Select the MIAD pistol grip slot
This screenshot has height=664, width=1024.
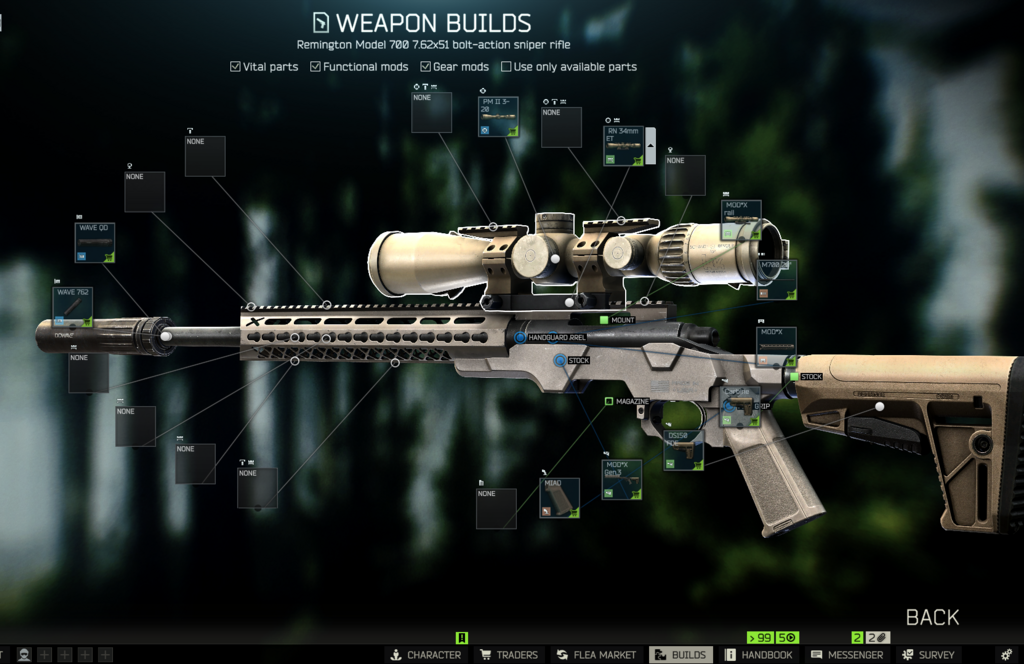pyautogui.click(x=559, y=497)
